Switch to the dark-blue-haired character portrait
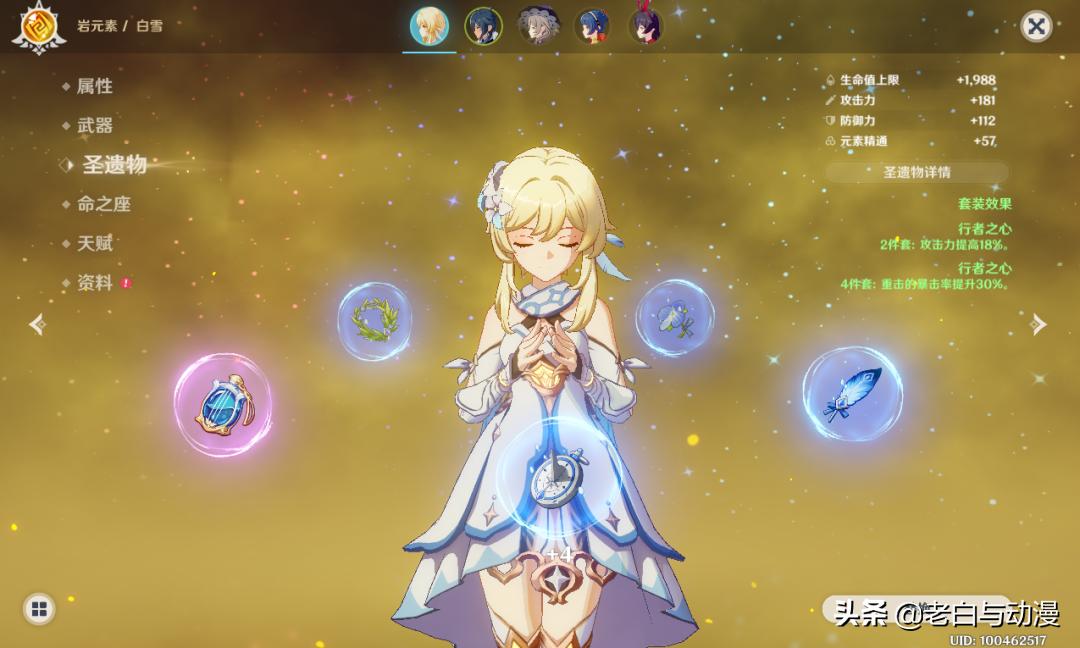The image size is (1080, 648). tap(484, 26)
